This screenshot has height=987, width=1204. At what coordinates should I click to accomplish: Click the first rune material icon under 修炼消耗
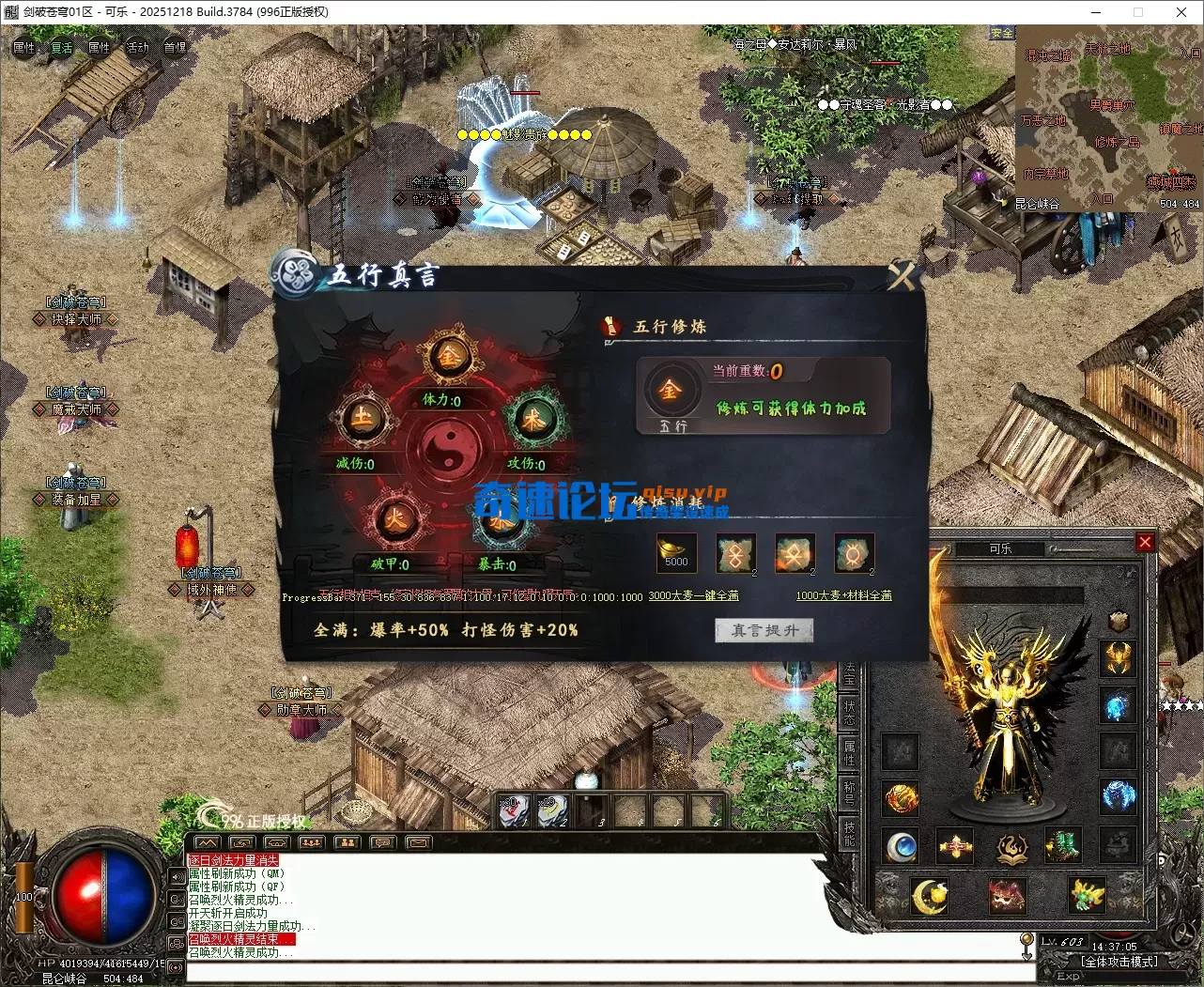coord(736,554)
